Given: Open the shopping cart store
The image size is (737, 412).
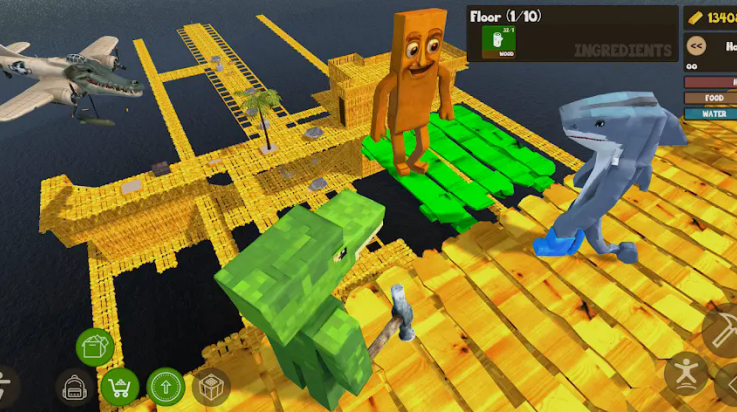Looking at the screenshot, I should pos(120,386).
